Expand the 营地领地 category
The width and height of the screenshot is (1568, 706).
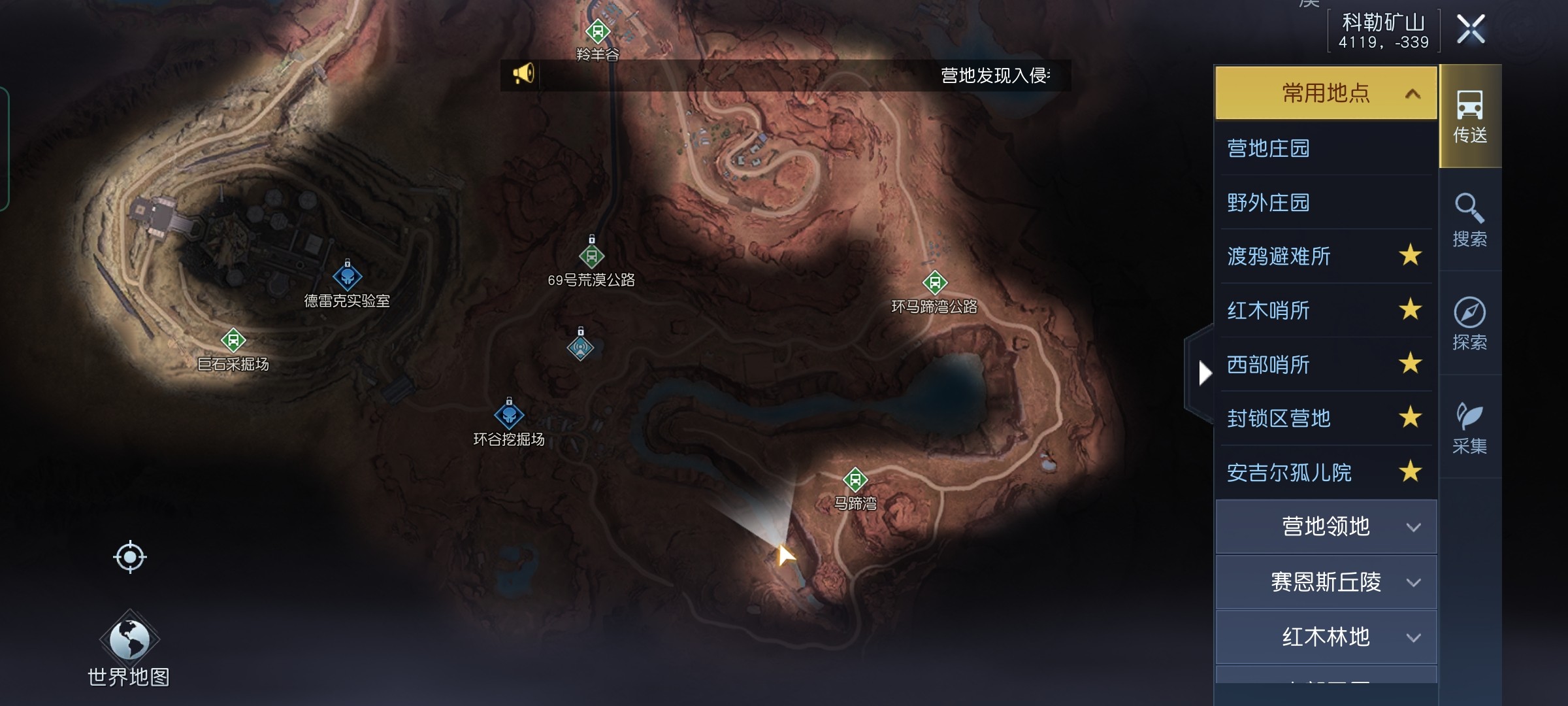1326,527
